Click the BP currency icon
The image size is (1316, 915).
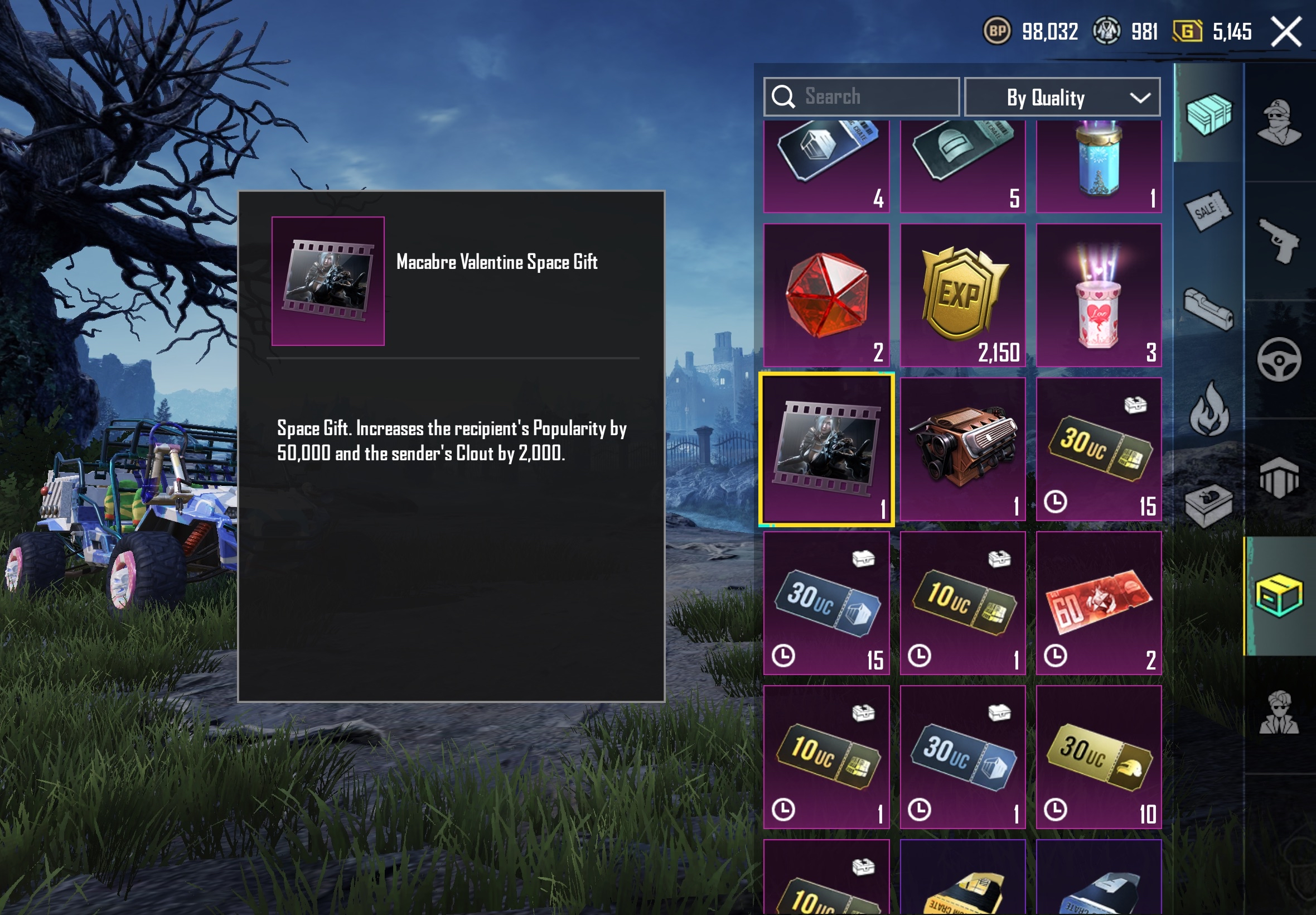click(x=997, y=31)
